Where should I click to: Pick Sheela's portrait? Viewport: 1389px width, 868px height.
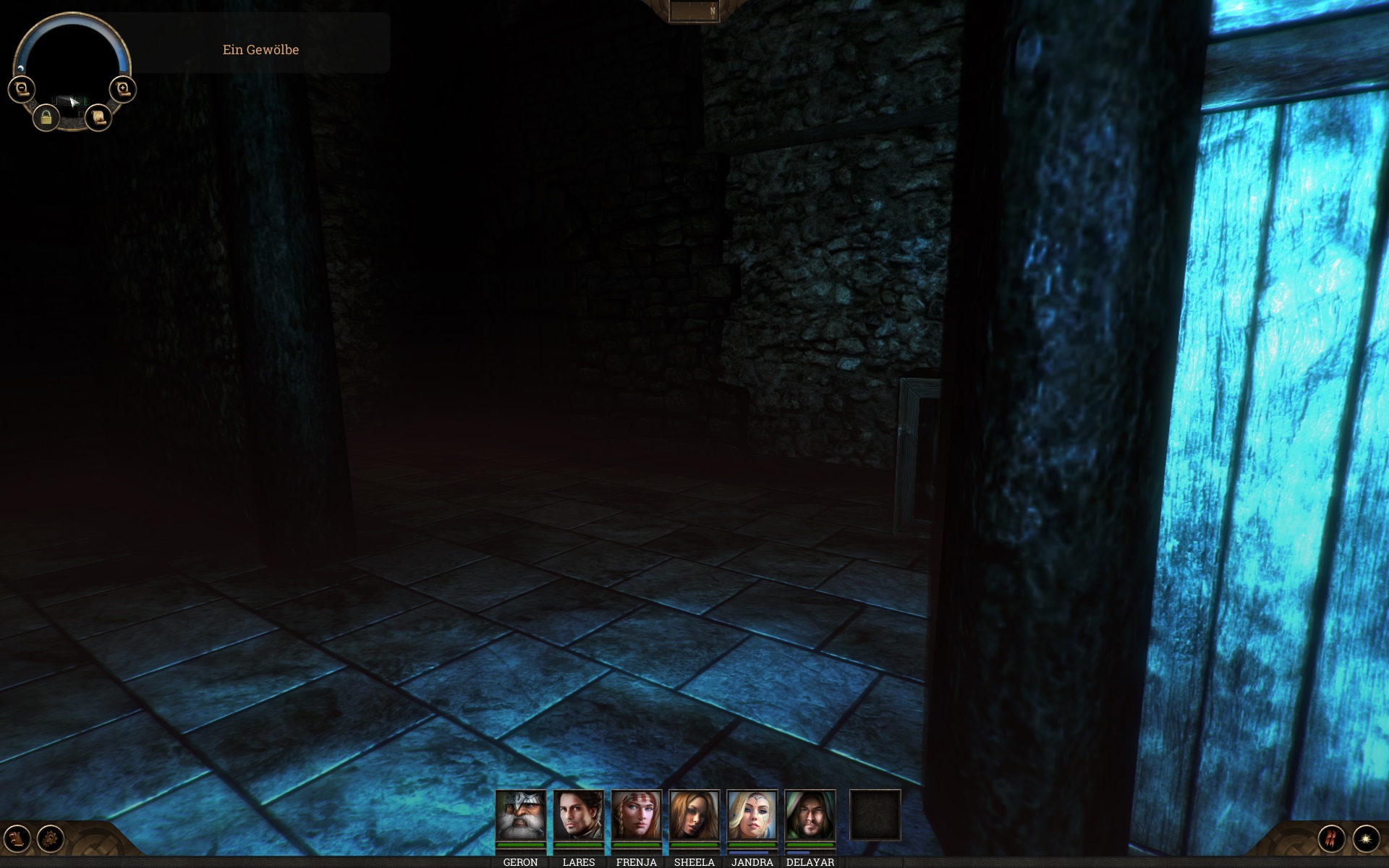tap(694, 815)
